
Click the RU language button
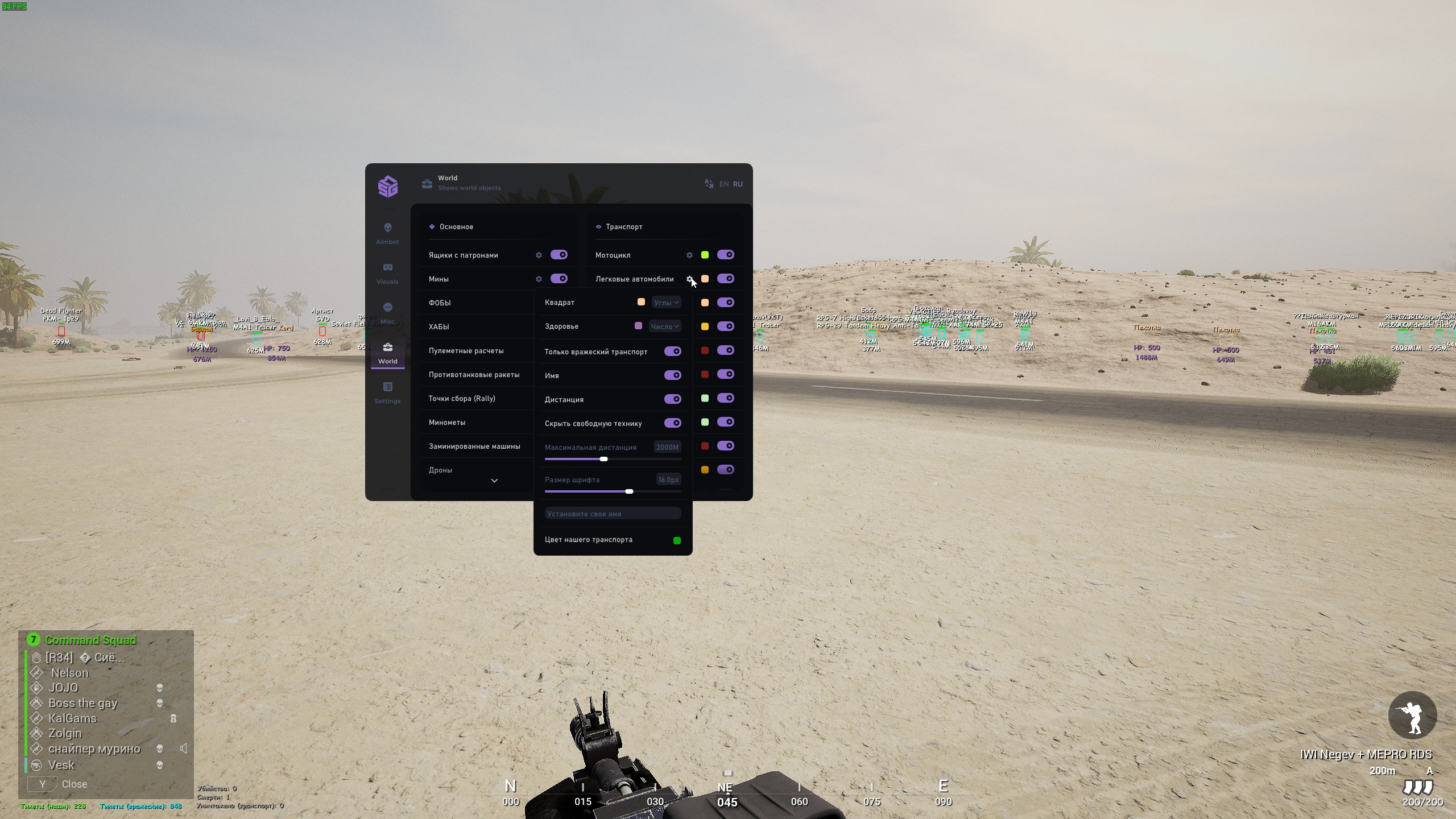tap(738, 184)
